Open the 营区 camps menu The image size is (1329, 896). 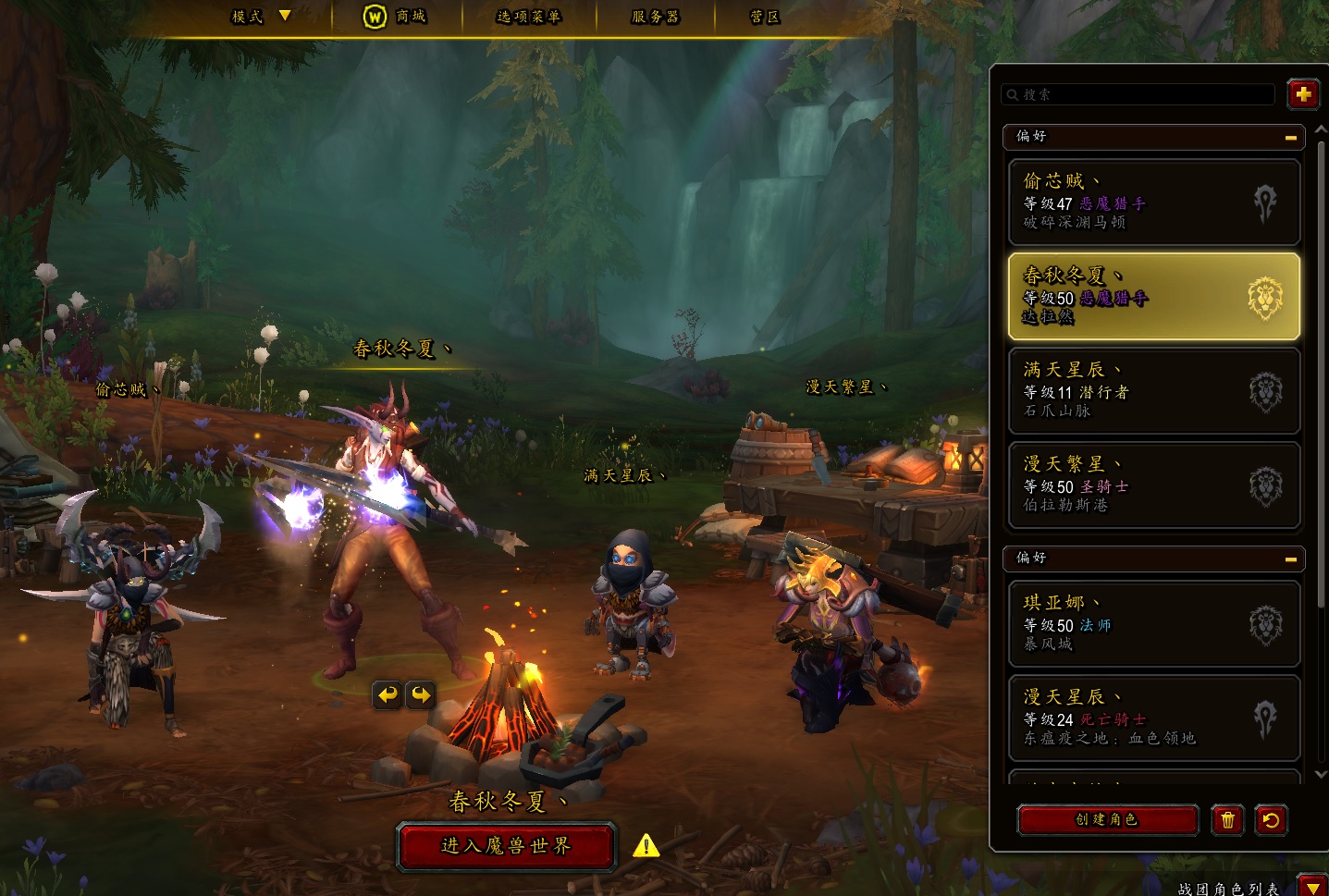[764, 16]
